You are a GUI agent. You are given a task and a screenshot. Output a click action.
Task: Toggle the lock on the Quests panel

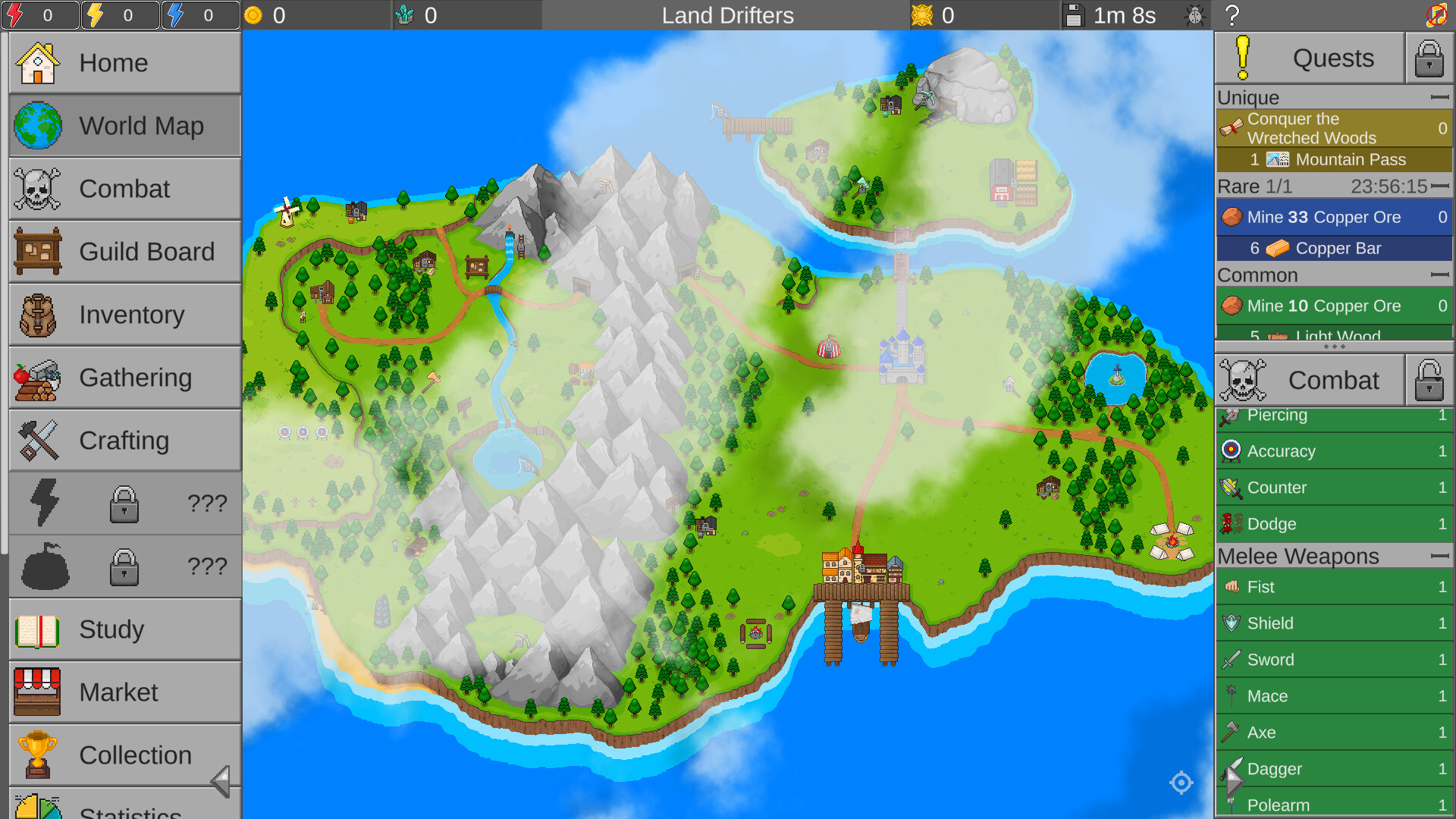1429,58
